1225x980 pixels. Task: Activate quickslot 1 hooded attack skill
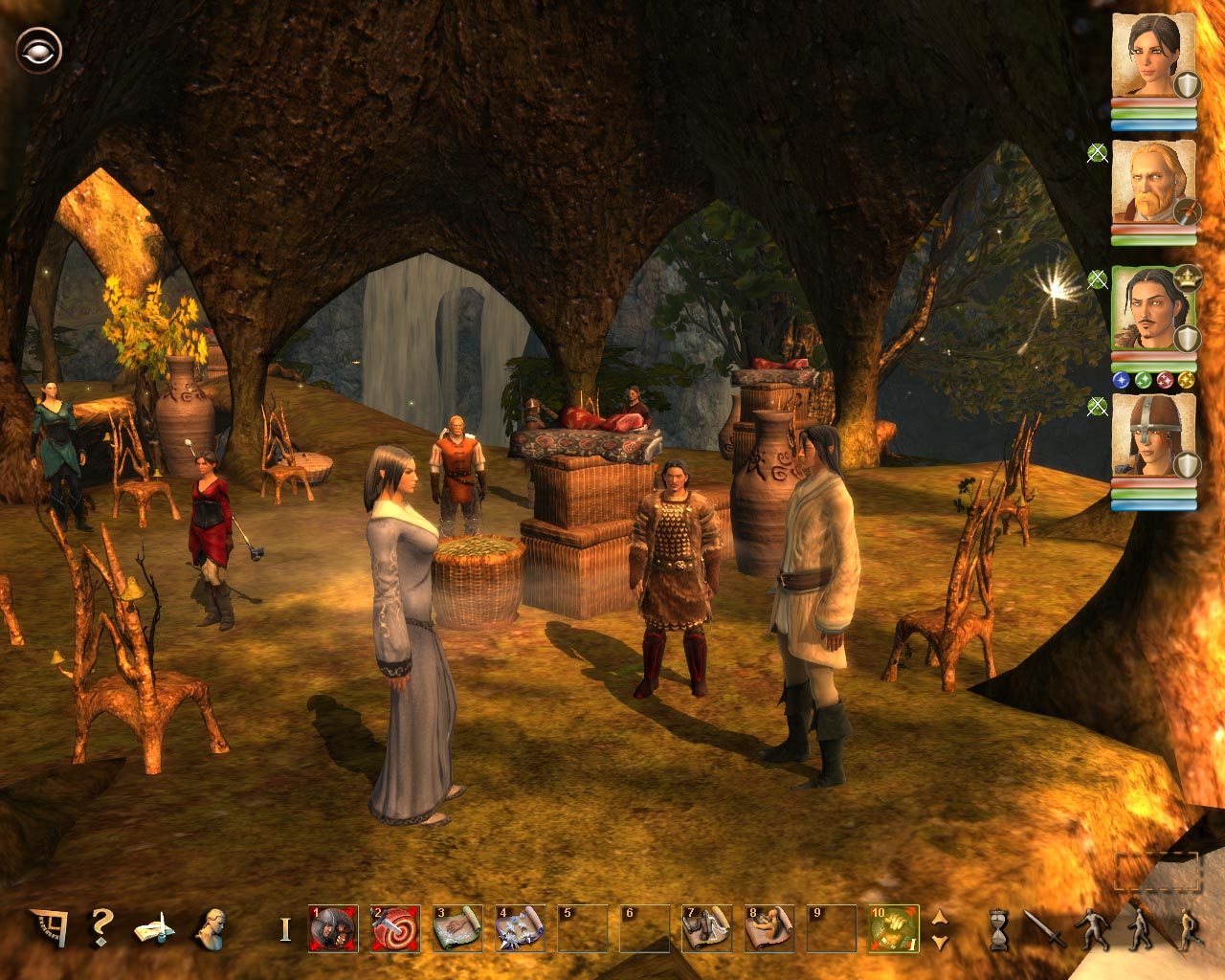click(333, 928)
